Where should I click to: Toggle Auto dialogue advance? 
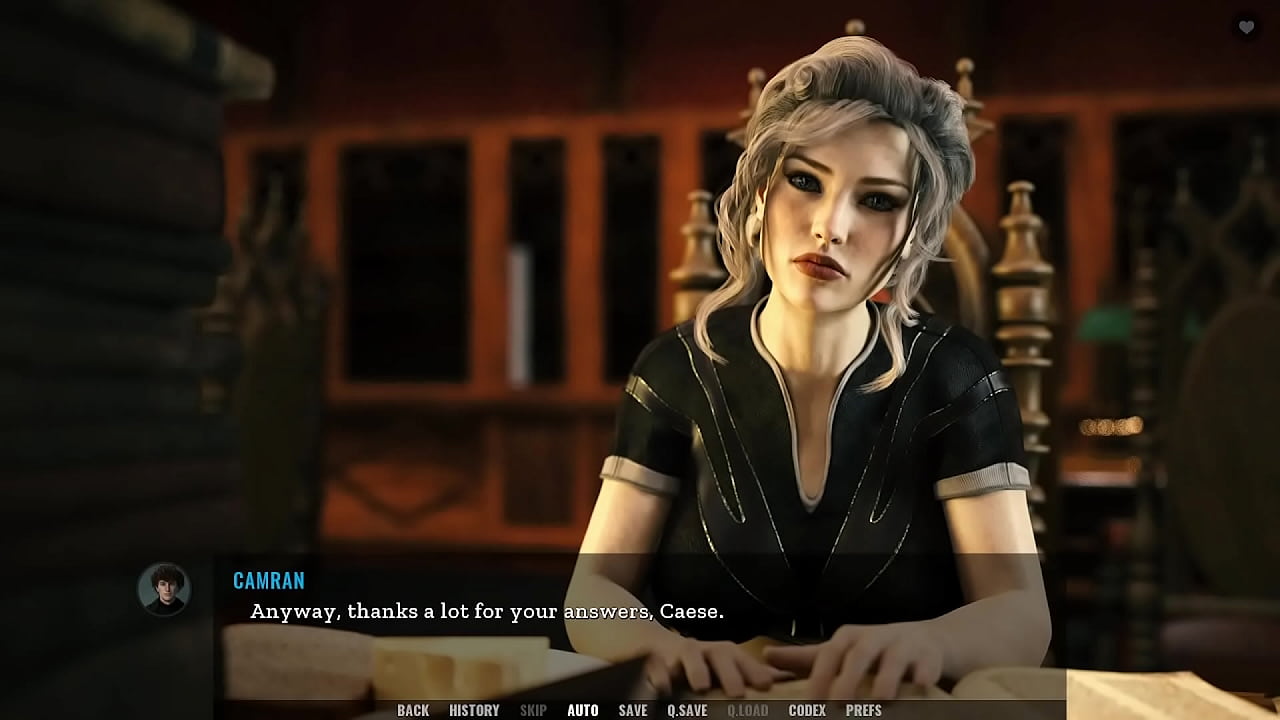click(582, 710)
